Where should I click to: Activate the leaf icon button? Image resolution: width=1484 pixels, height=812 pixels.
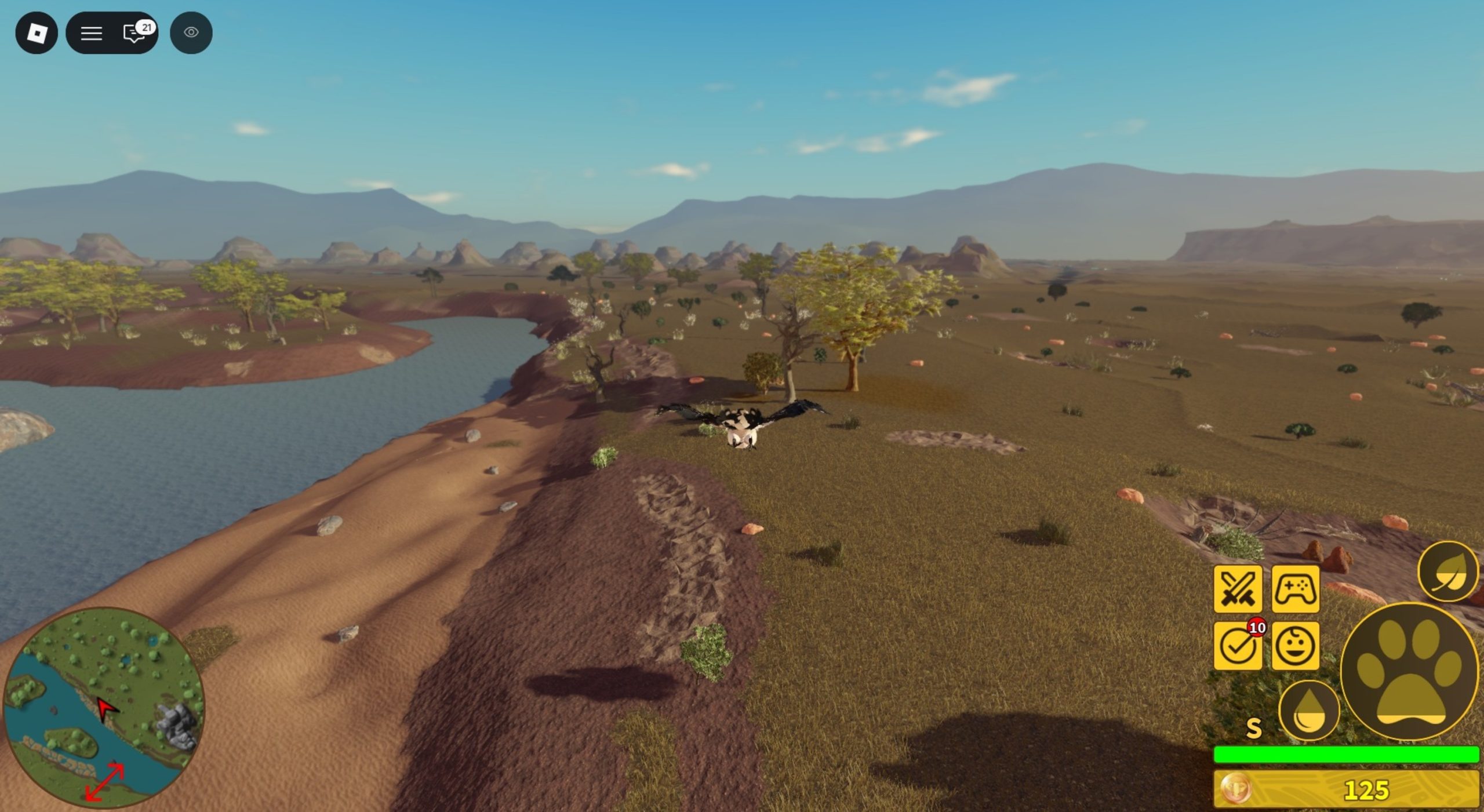[x=1447, y=572]
